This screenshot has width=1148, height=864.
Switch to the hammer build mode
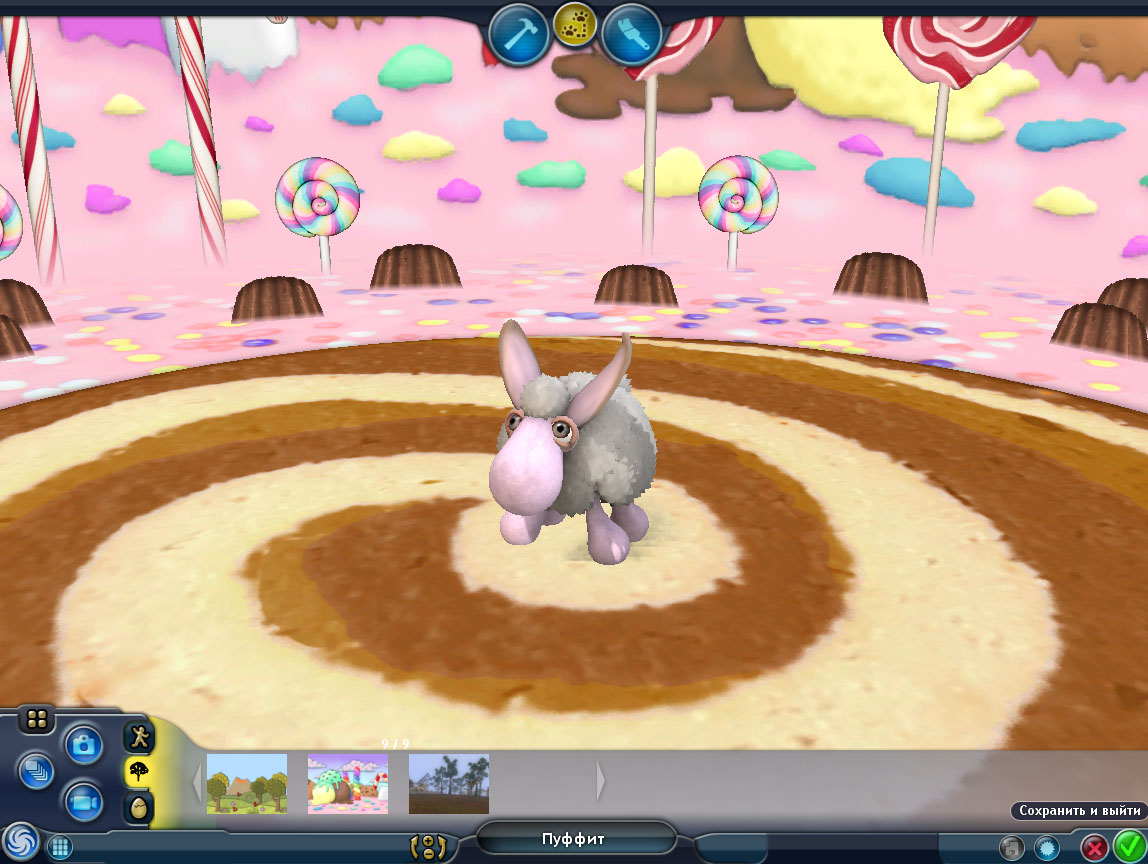pyautogui.click(x=518, y=36)
